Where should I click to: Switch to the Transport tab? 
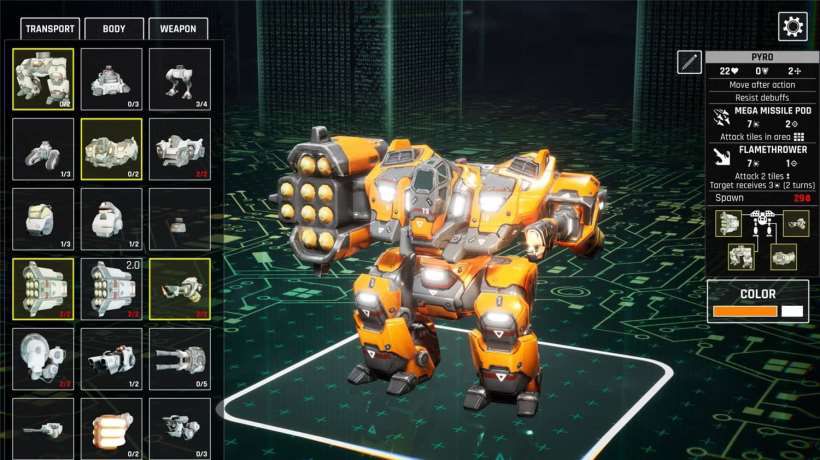[x=49, y=29]
